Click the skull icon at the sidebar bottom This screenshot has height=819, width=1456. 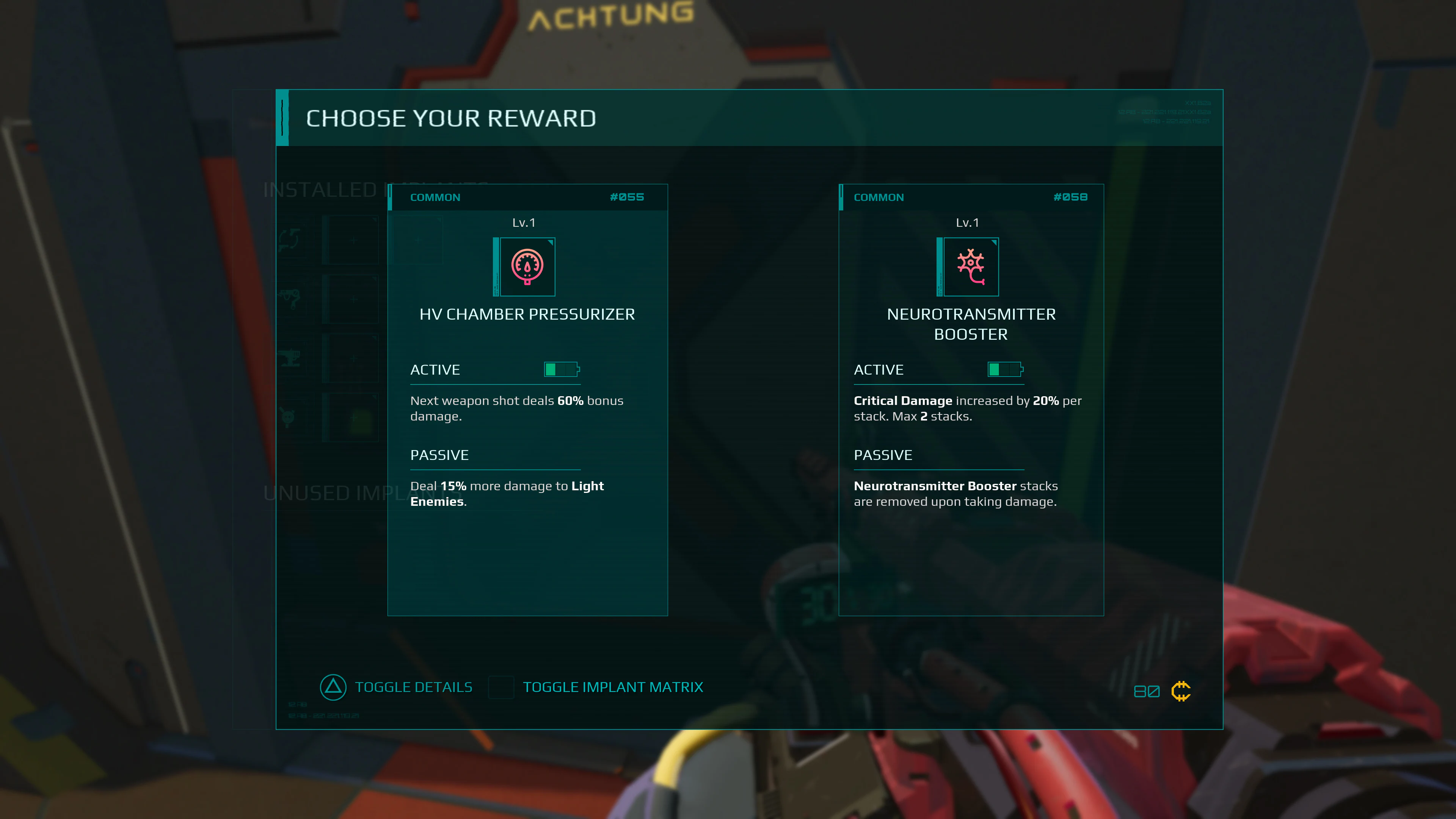click(x=288, y=417)
